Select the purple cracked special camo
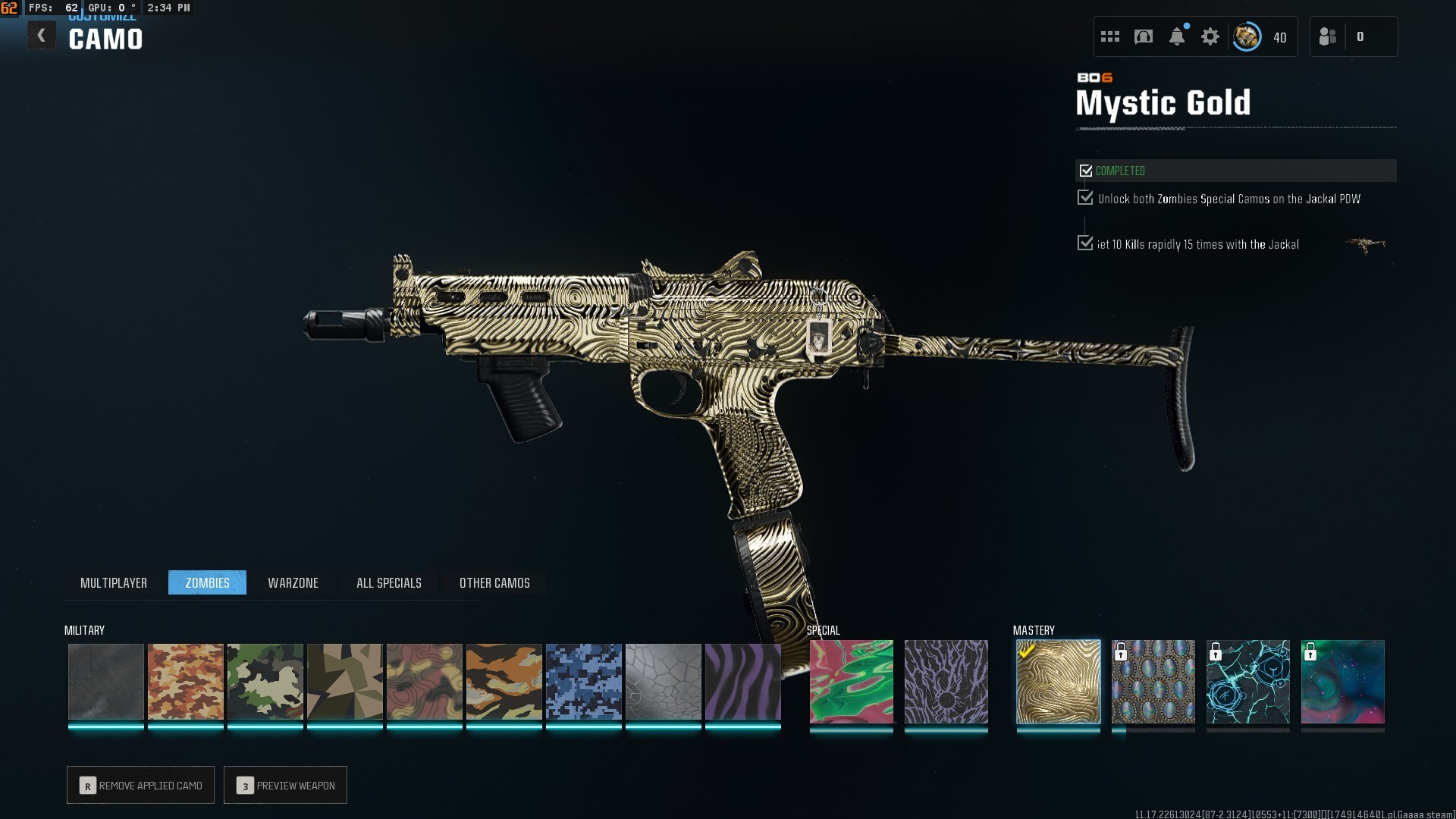This screenshot has height=819, width=1456. [946, 681]
